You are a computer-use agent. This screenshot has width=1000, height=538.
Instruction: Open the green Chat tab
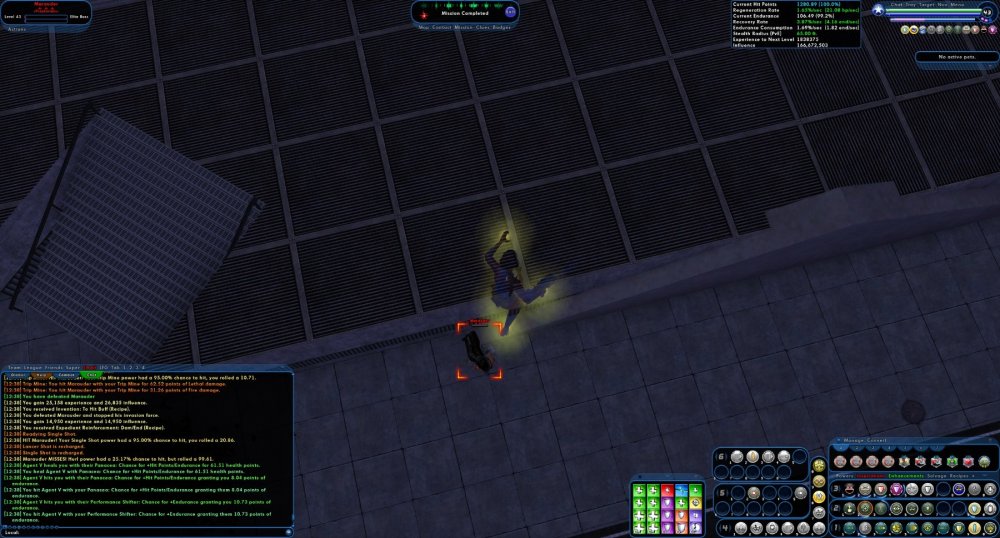tap(92, 375)
